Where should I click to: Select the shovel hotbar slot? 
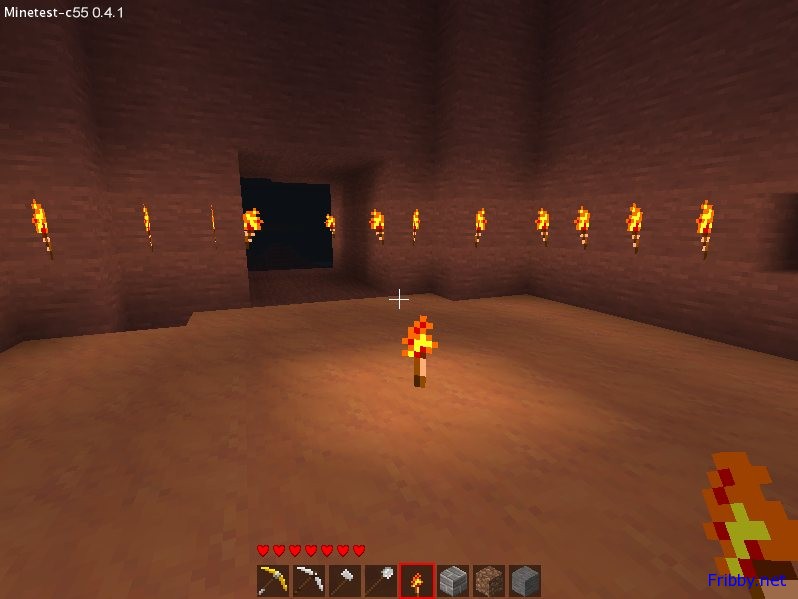381,581
